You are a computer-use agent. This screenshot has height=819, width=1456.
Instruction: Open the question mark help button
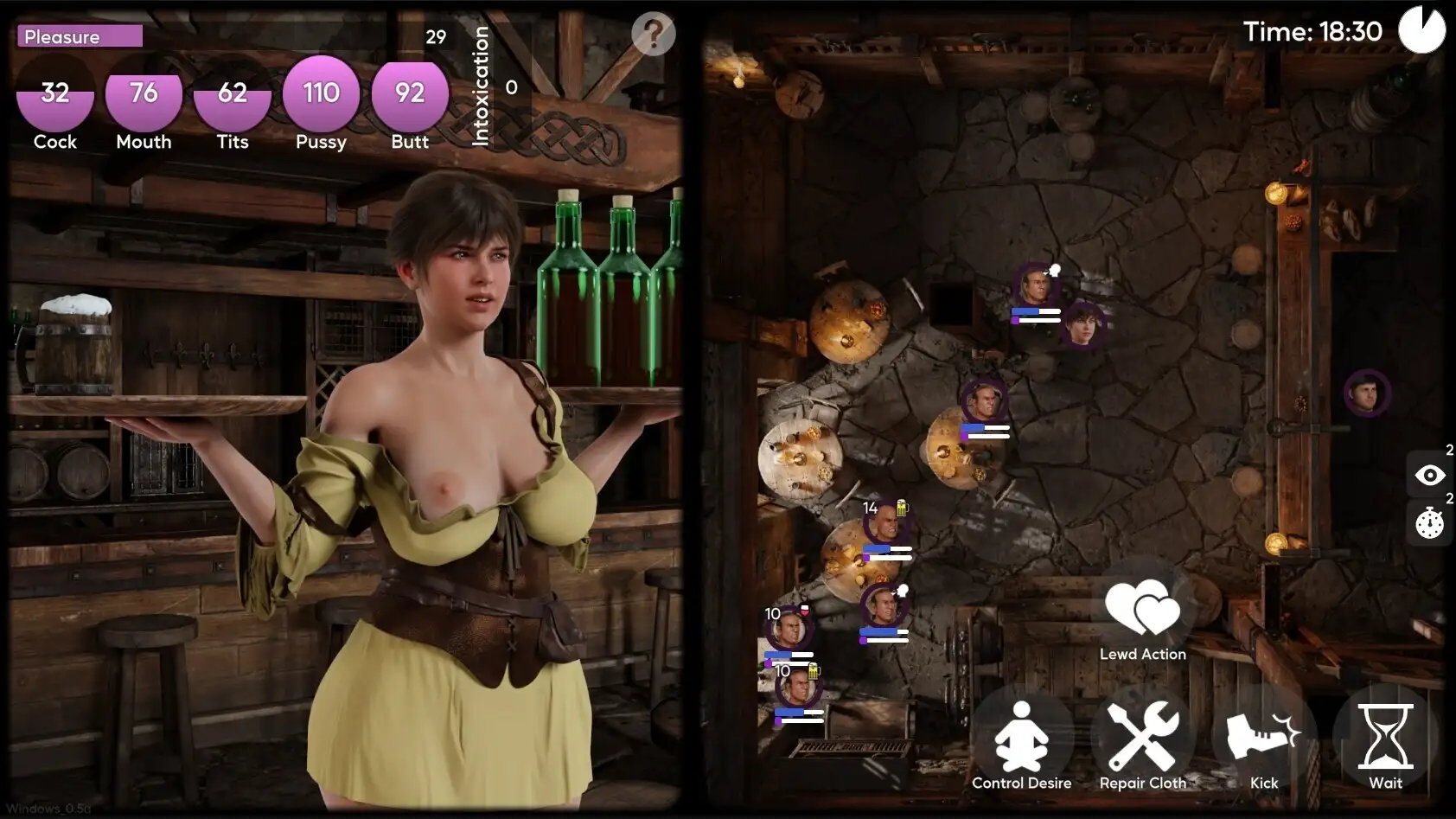coord(653,35)
